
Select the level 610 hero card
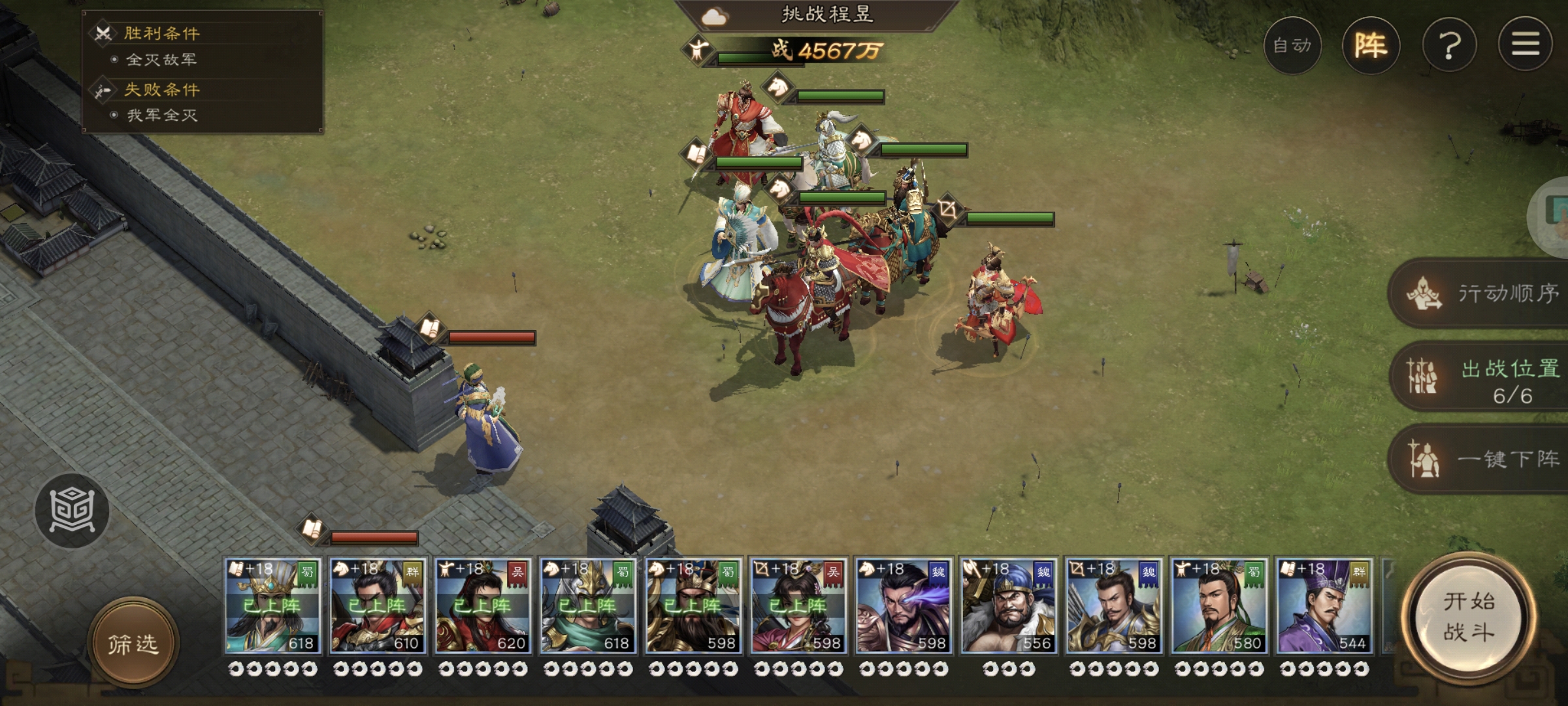click(x=378, y=606)
